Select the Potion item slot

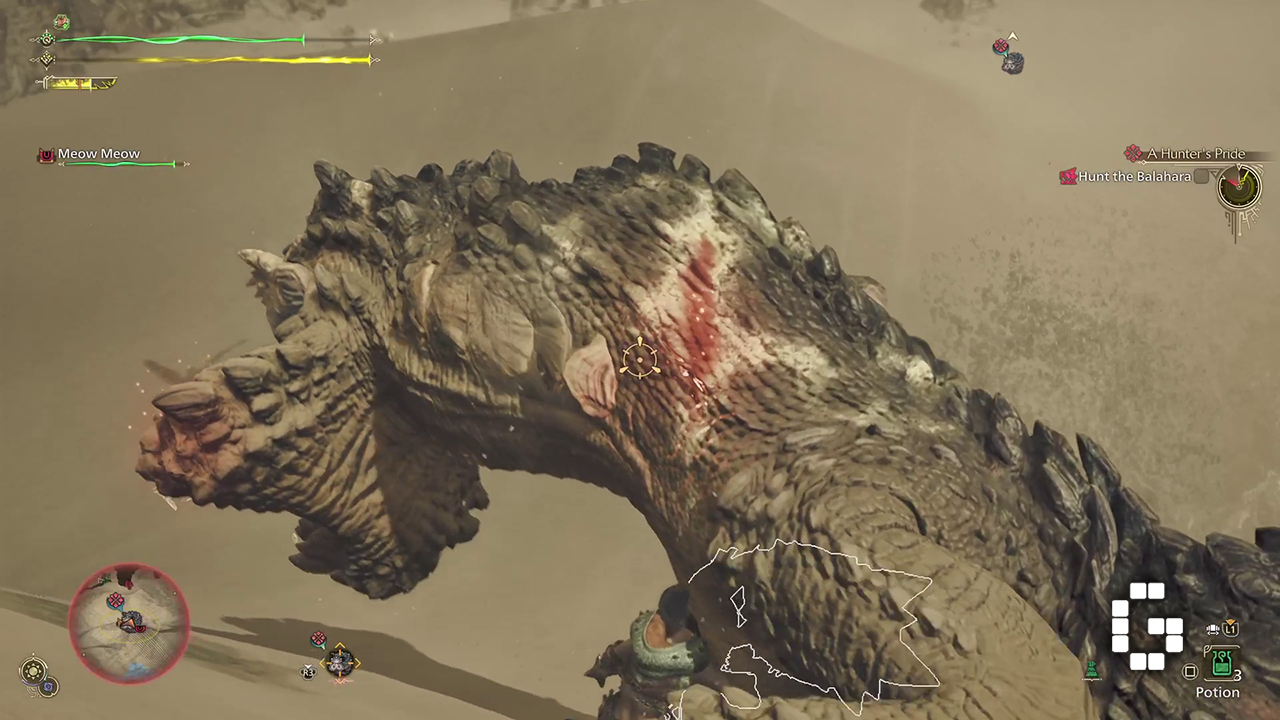click(1220, 664)
